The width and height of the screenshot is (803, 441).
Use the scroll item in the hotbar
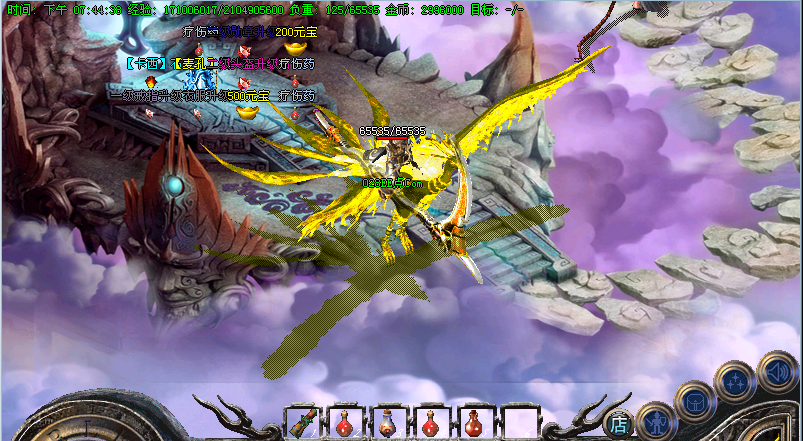click(303, 423)
